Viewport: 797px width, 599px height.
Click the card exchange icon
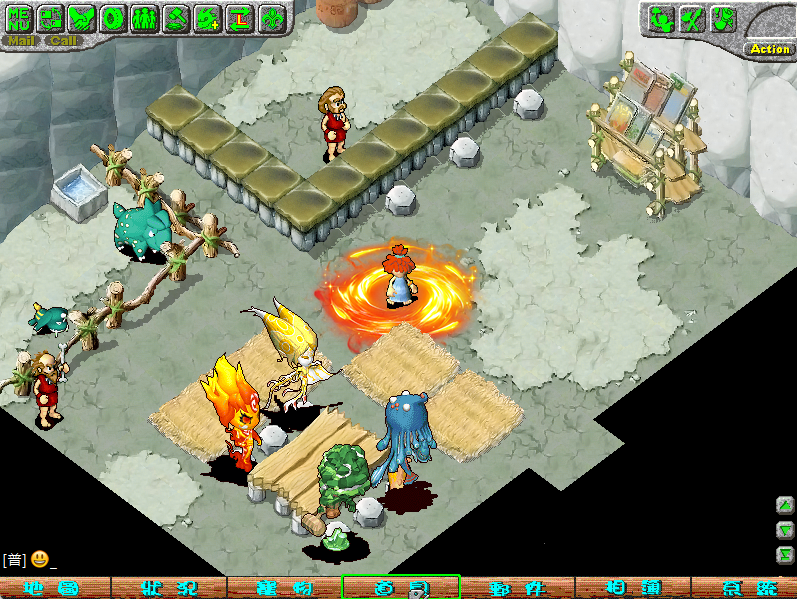[x=51, y=17]
